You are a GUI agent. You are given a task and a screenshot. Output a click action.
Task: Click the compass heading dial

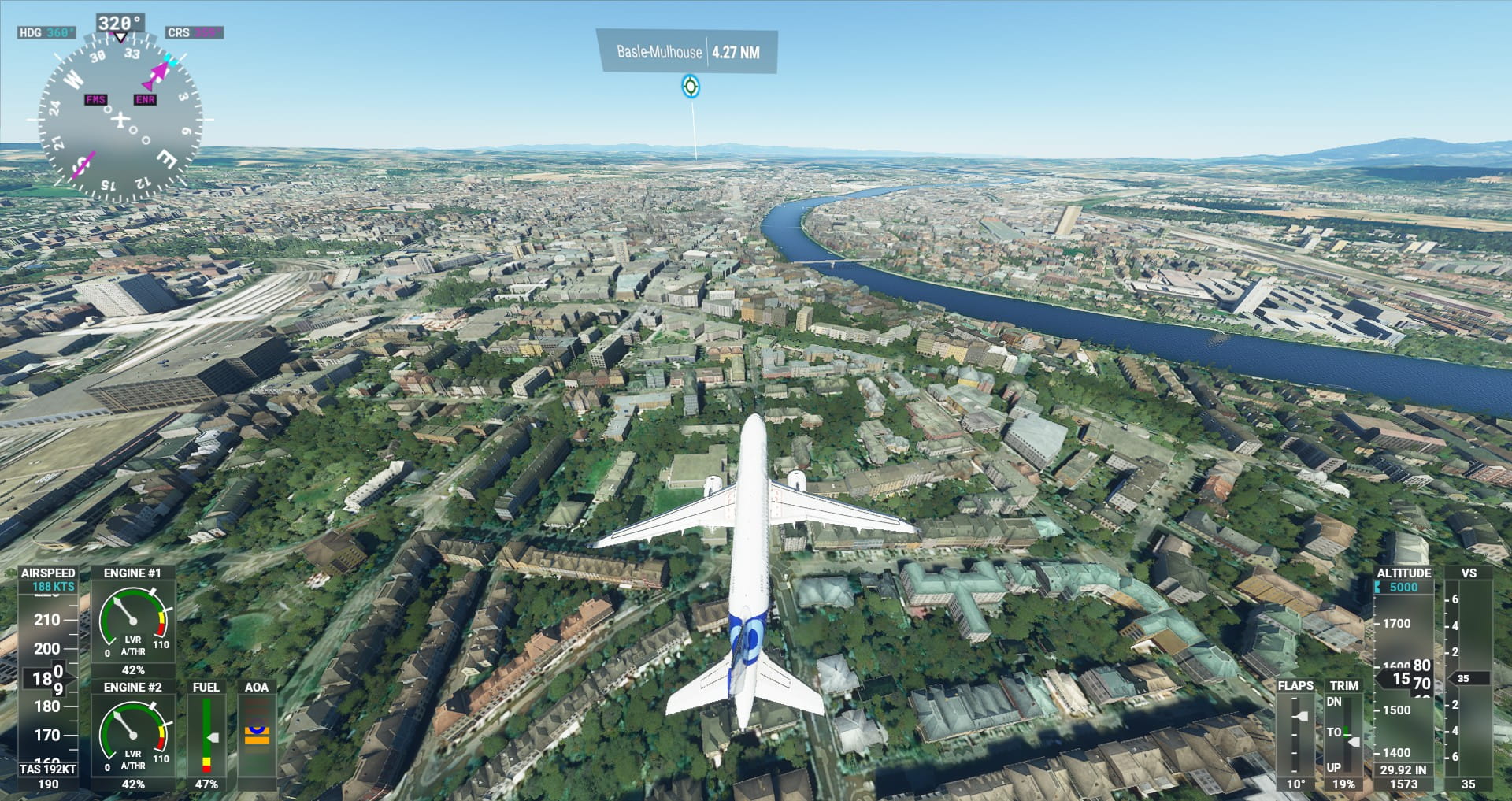(120, 120)
